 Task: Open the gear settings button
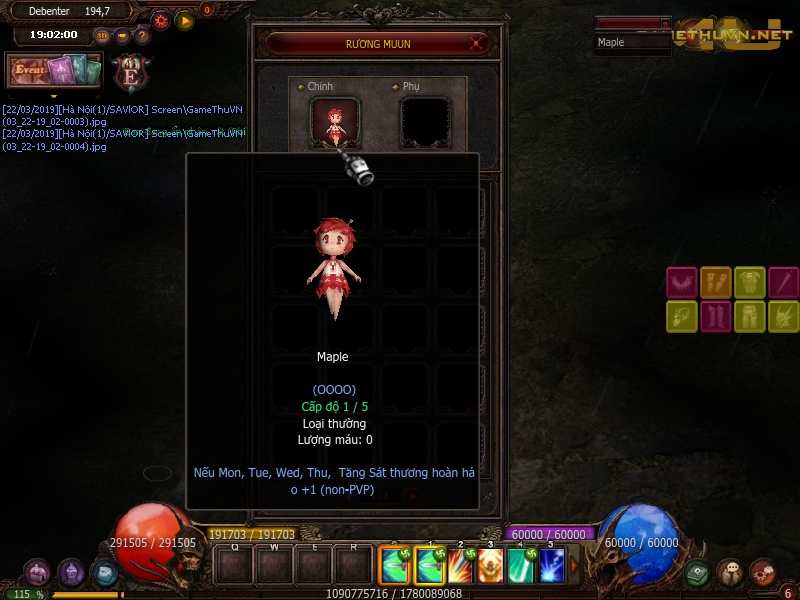pyautogui.click(x=161, y=20)
